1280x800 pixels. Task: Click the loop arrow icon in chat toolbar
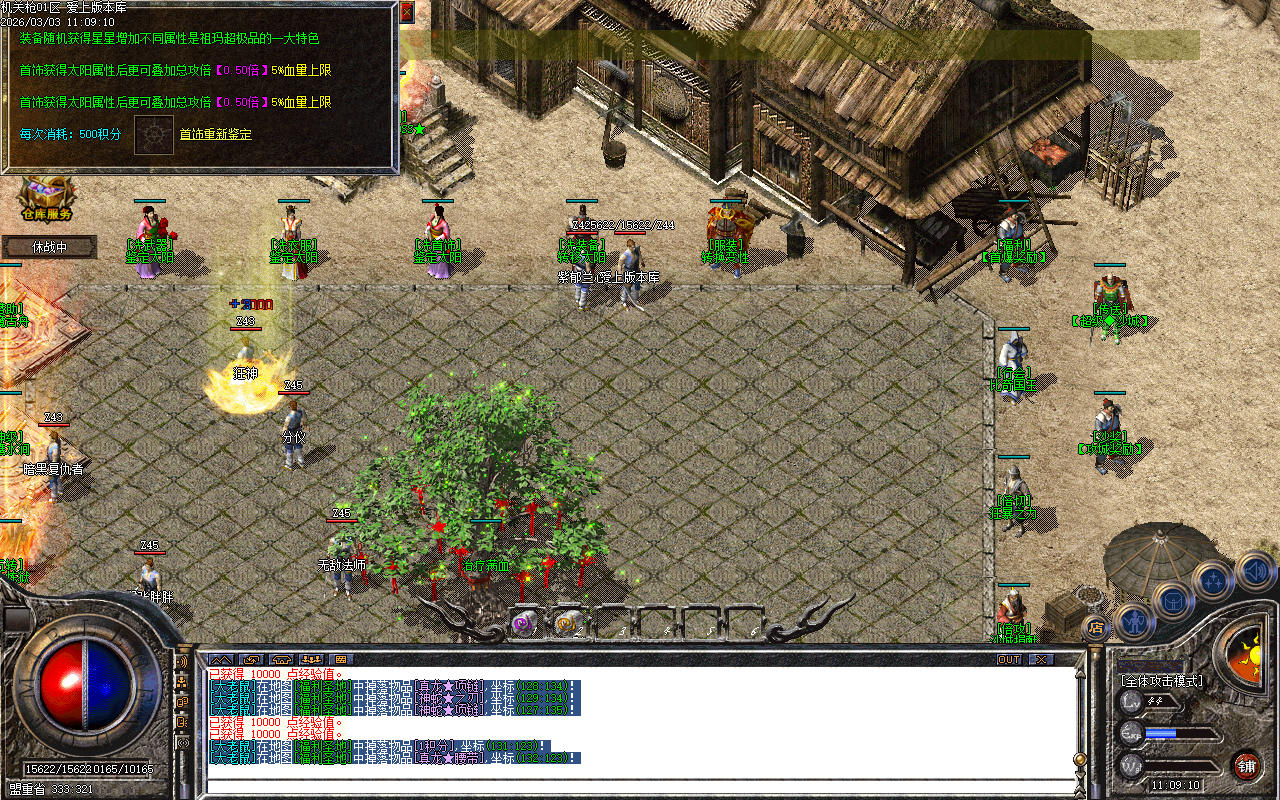click(x=252, y=660)
